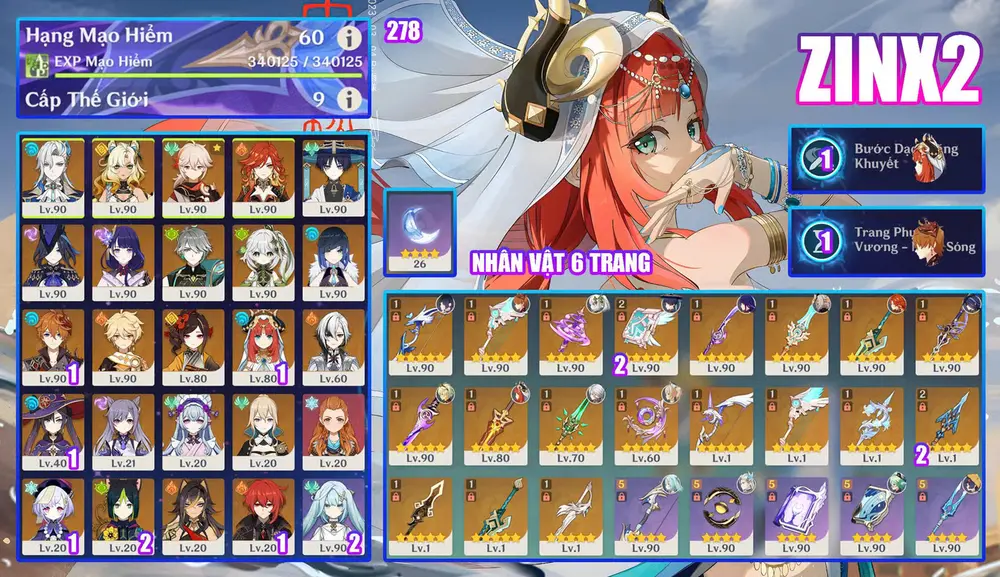Click the Adventure Rank info icon
This screenshot has width=1000, height=577.
(348, 39)
